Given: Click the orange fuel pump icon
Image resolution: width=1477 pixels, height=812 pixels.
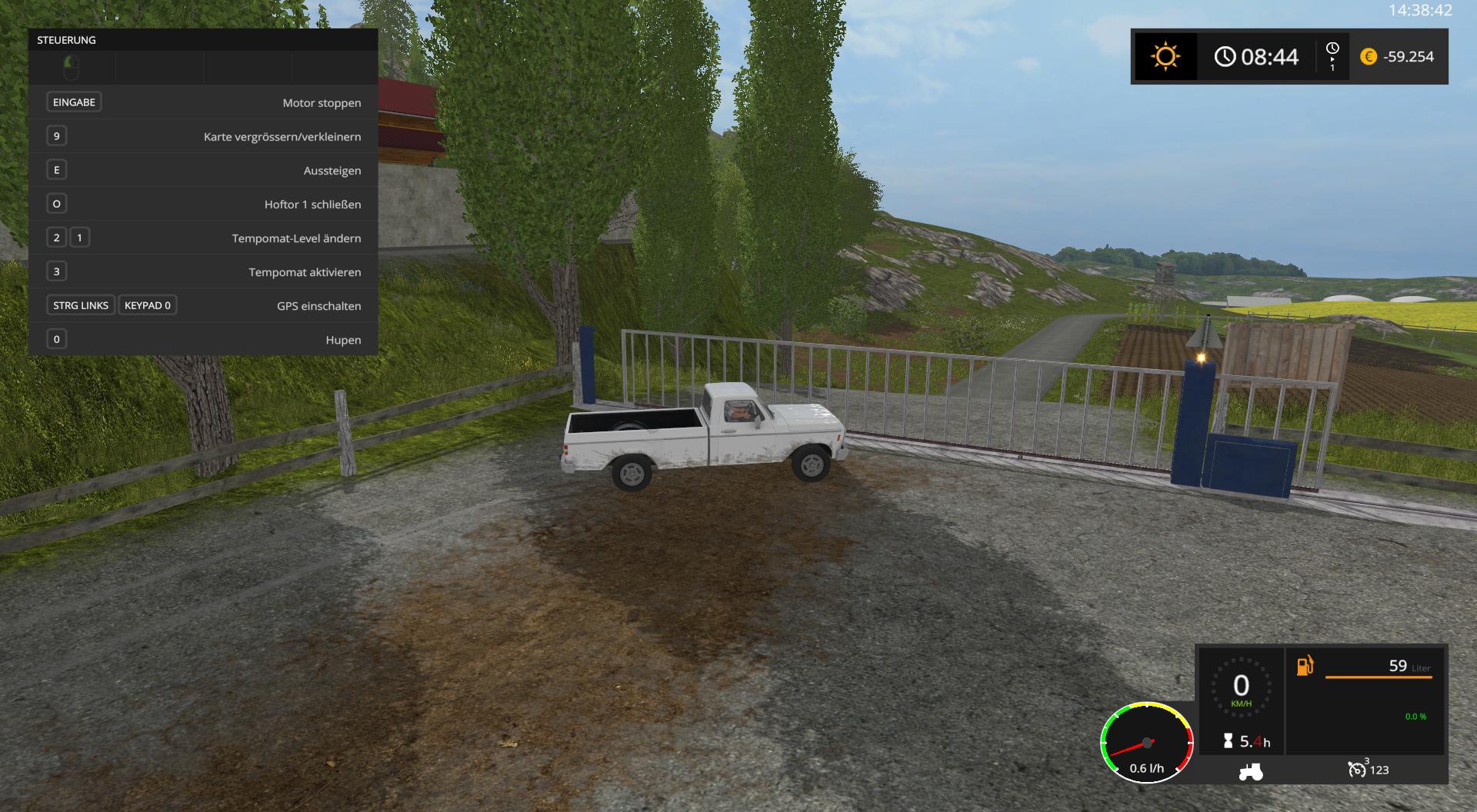Looking at the screenshot, I should click(x=1305, y=665).
